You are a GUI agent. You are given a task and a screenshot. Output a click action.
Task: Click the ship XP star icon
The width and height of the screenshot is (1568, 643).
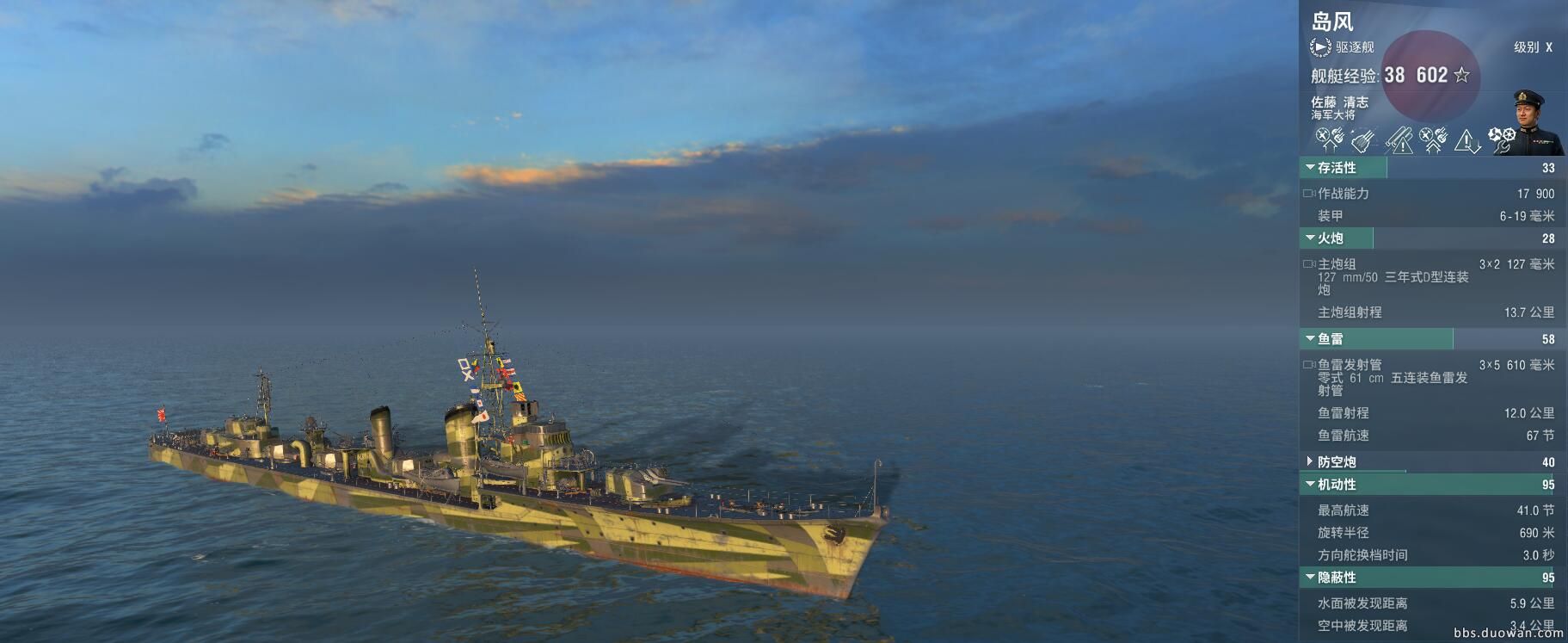1461,76
